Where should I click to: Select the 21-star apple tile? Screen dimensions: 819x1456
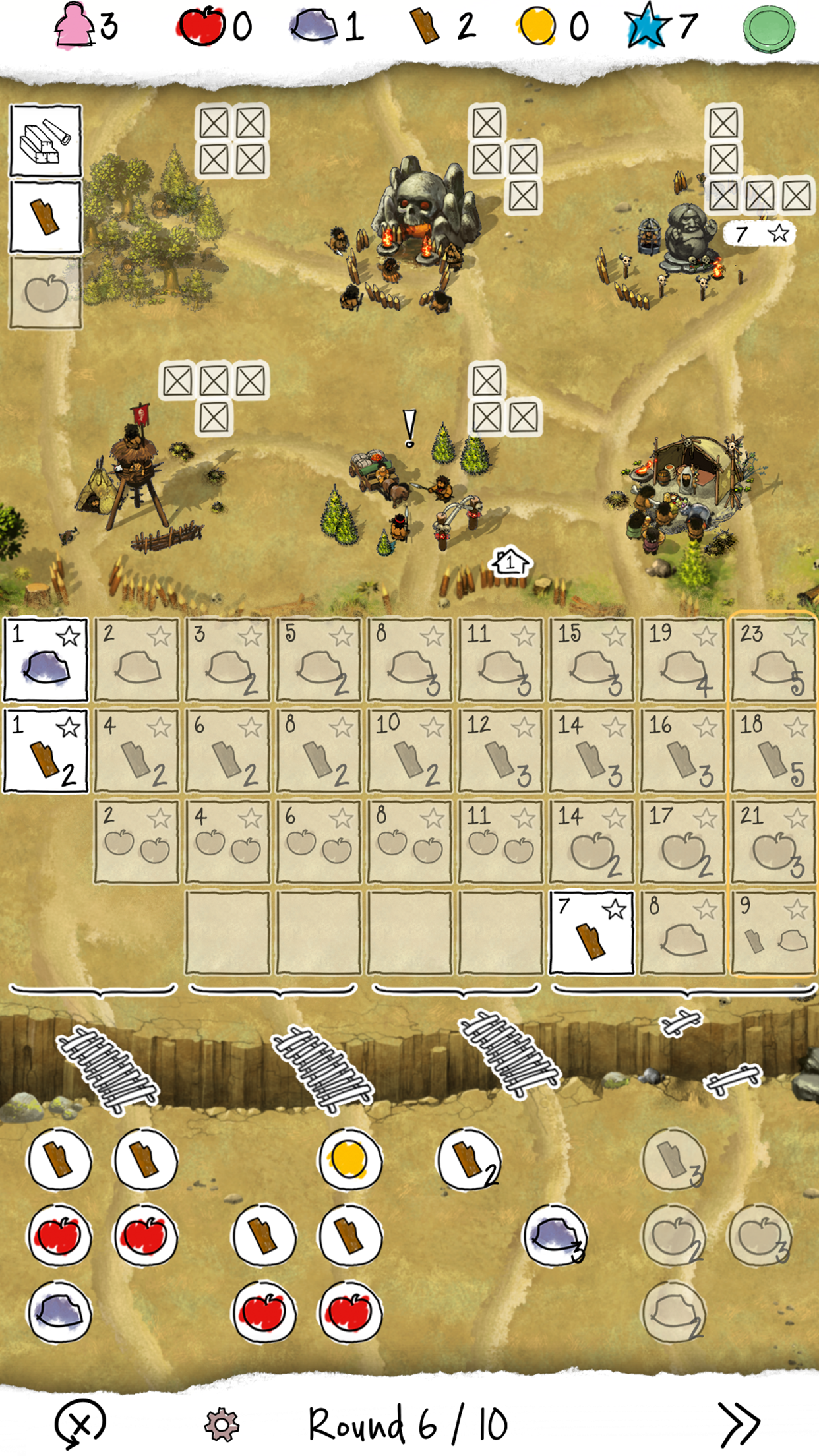773,841
